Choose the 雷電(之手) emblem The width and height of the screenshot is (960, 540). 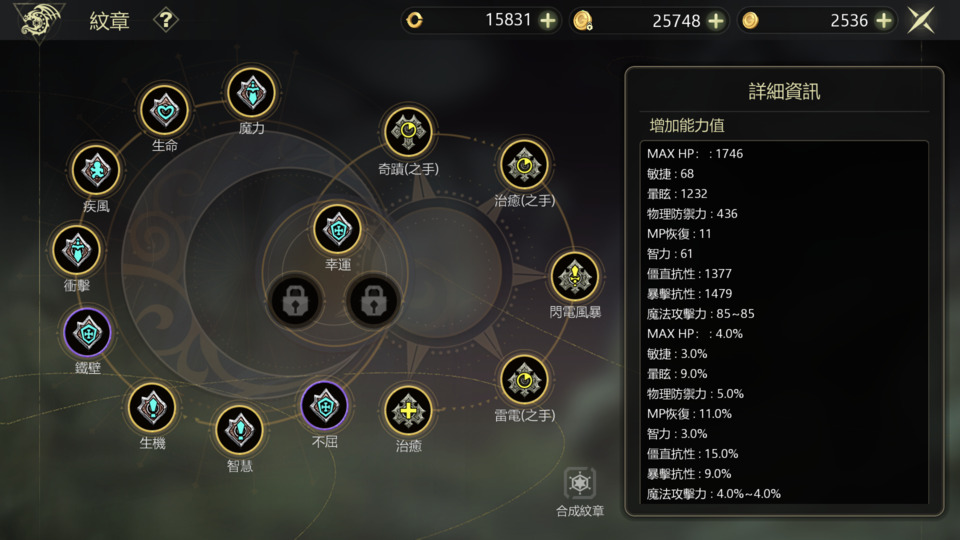[524, 379]
